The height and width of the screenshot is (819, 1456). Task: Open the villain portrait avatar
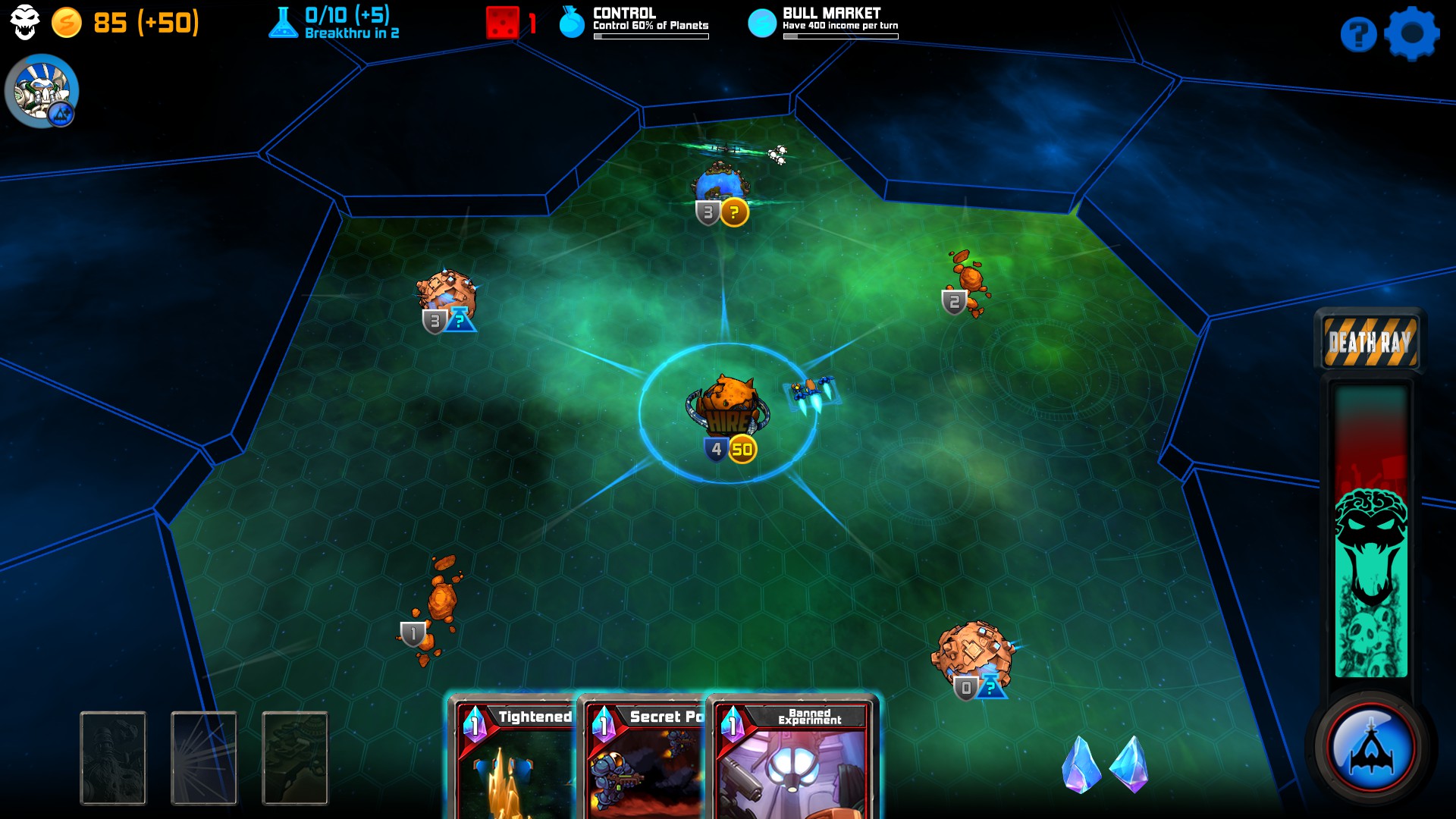click(x=42, y=91)
